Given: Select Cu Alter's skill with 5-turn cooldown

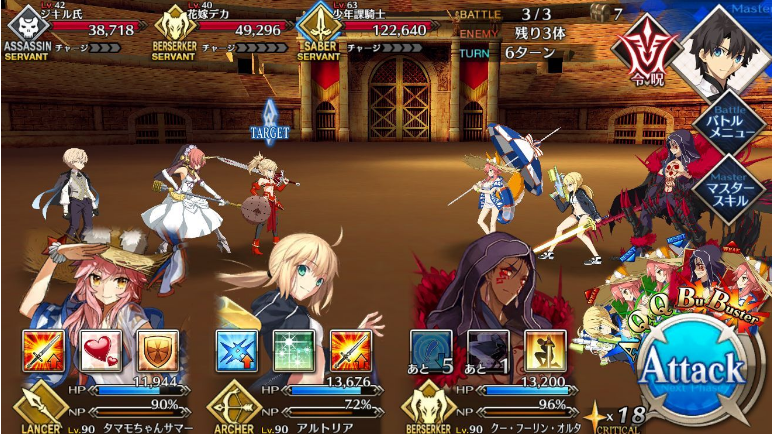Looking at the screenshot, I should (430, 349).
